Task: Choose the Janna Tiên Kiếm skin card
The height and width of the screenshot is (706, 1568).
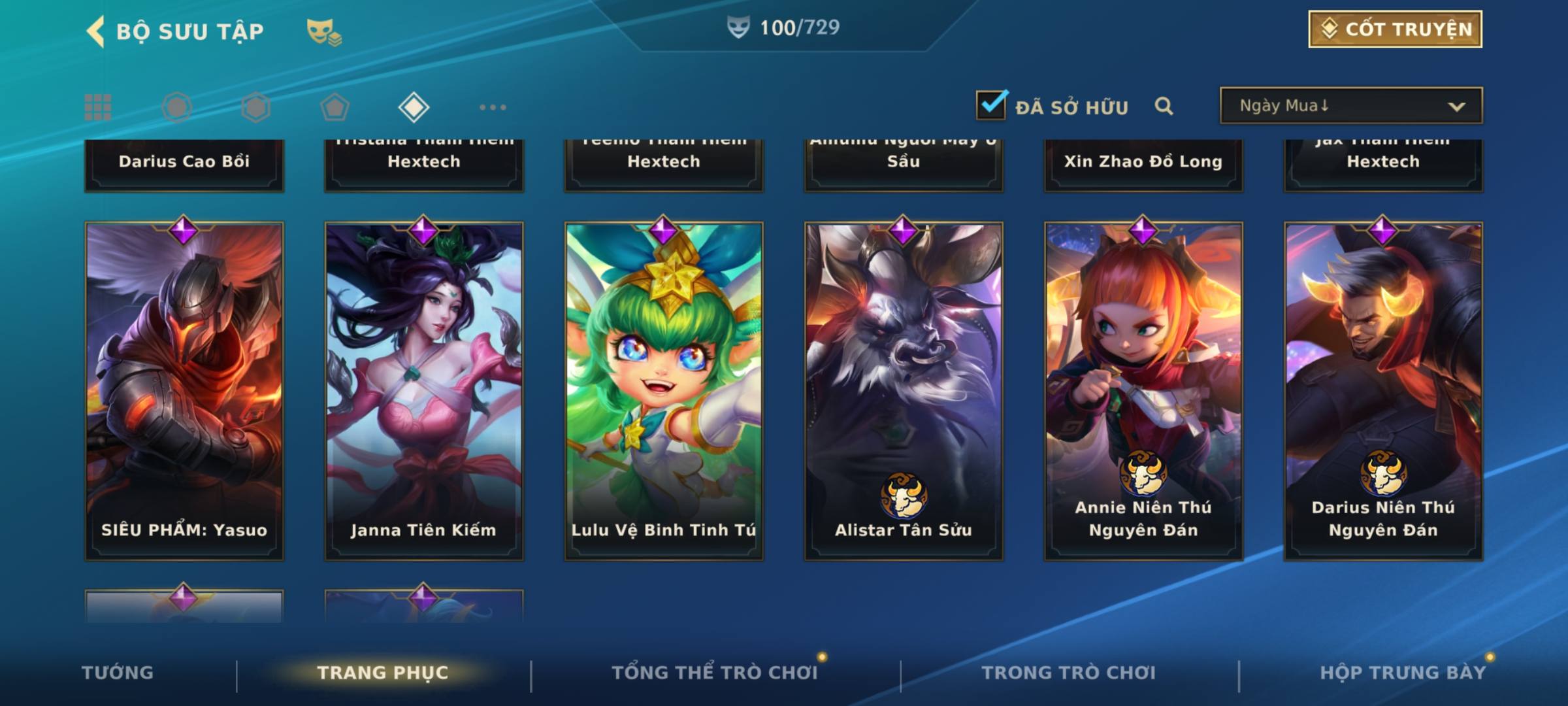Action: tap(424, 391)
